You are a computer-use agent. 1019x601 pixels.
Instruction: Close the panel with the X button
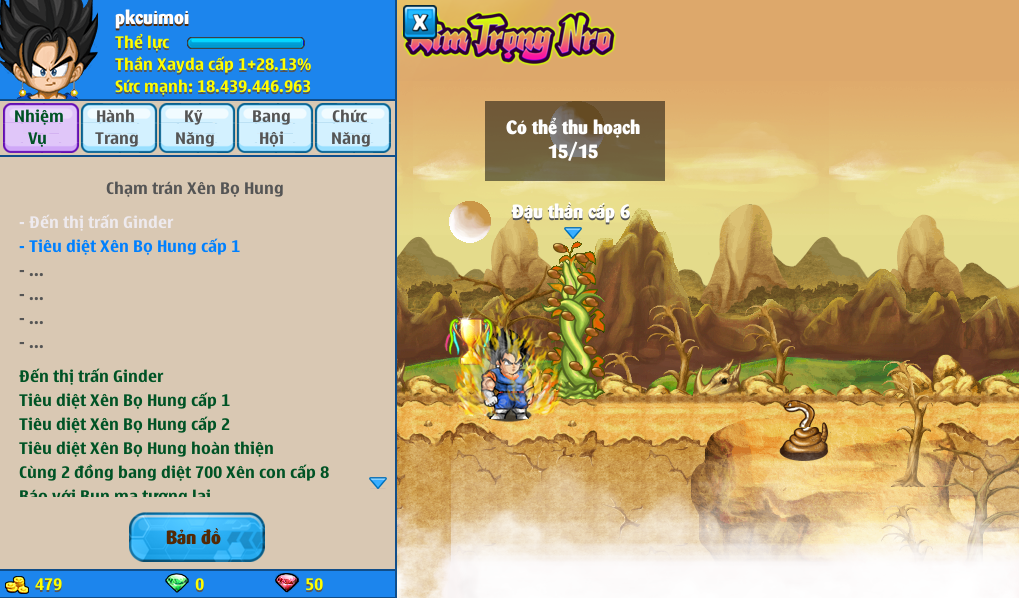click(x=420, y=22)
